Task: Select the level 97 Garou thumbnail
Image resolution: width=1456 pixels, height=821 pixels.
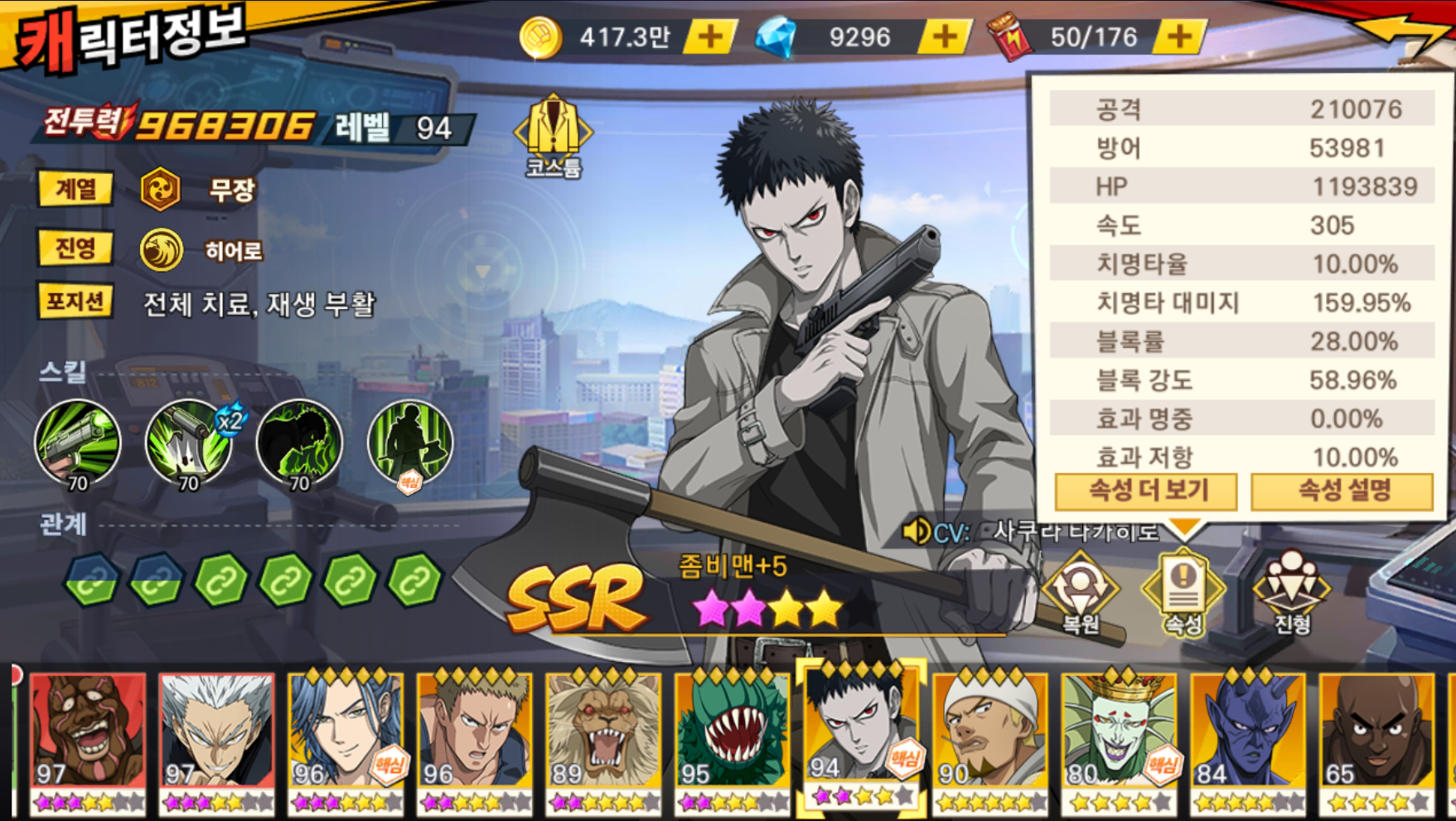Action: 215,741
